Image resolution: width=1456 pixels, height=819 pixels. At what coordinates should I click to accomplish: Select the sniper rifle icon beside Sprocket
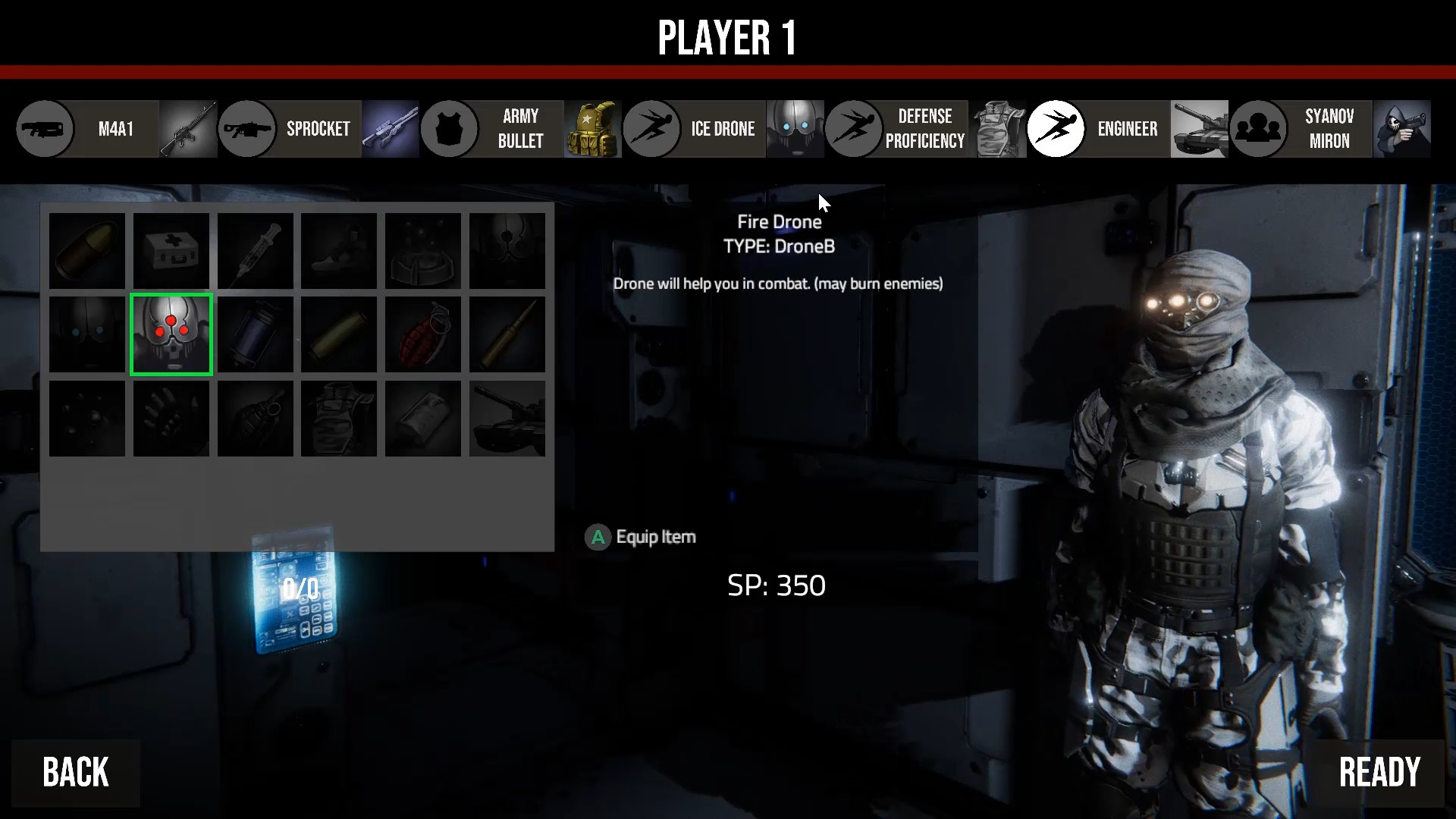pyautogui.click(x=391, y=129)
